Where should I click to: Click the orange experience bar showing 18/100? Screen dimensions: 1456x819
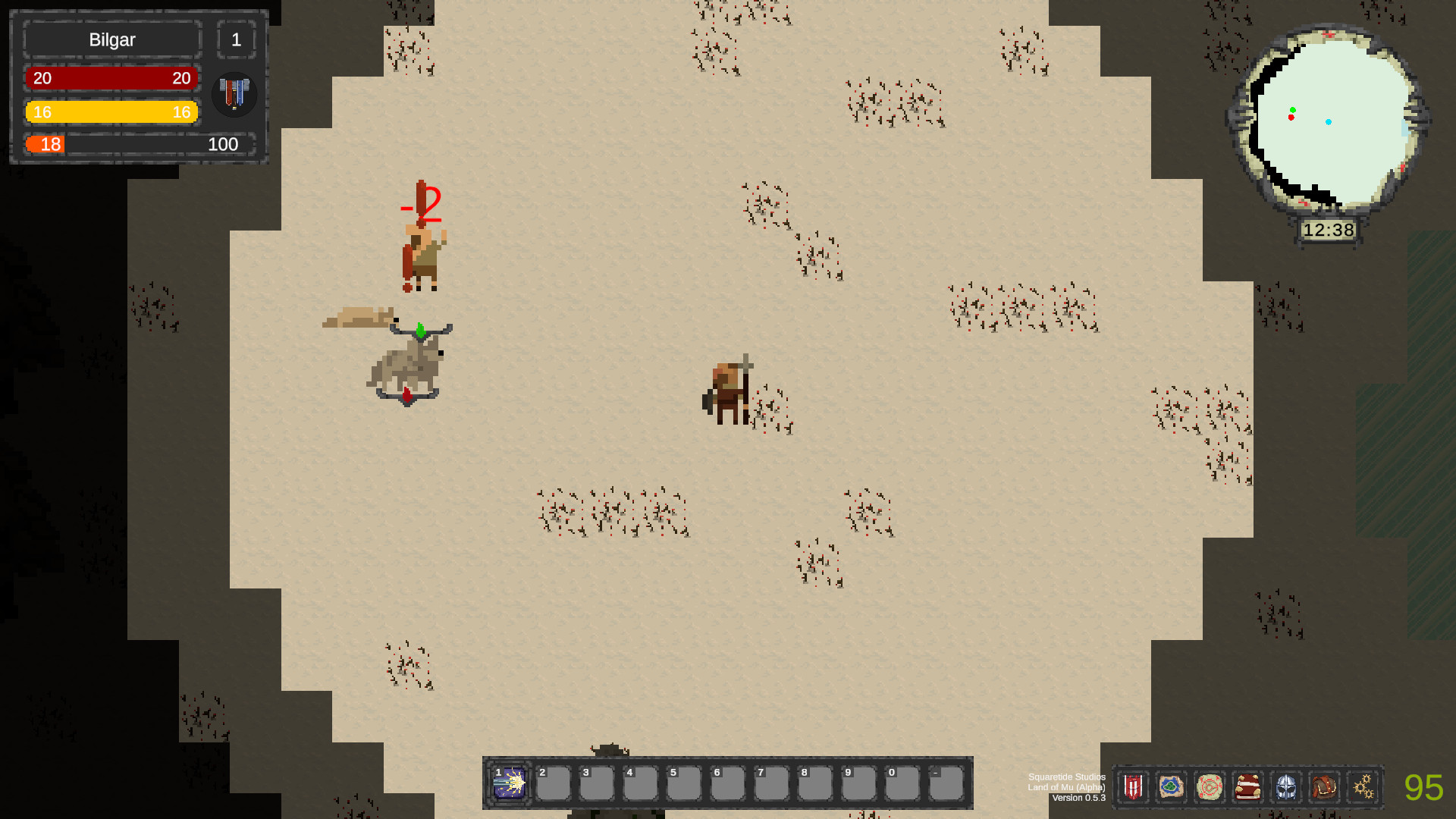coord(111,144)
